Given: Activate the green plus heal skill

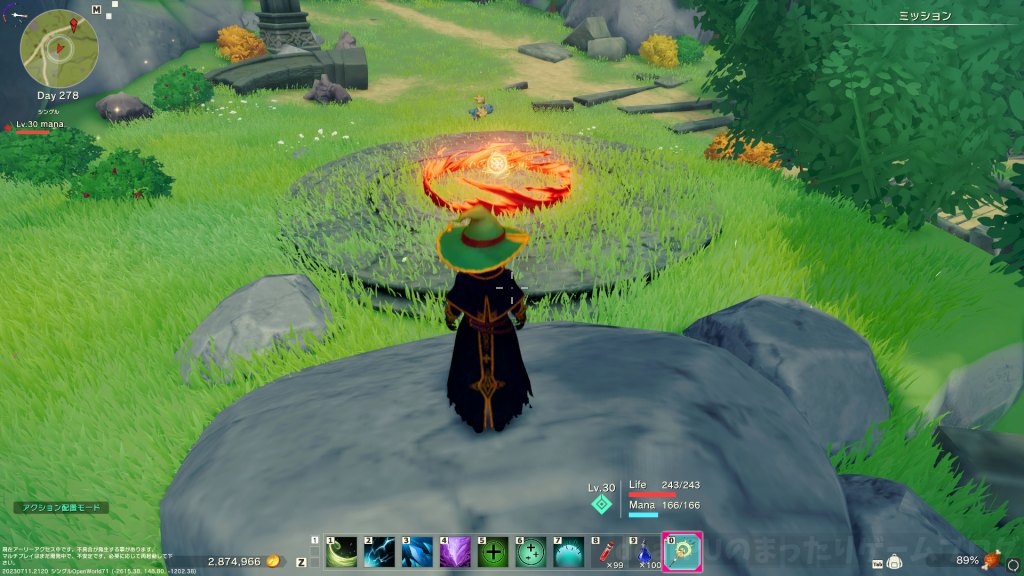Looking at the screenshot, I should point(493,552).
